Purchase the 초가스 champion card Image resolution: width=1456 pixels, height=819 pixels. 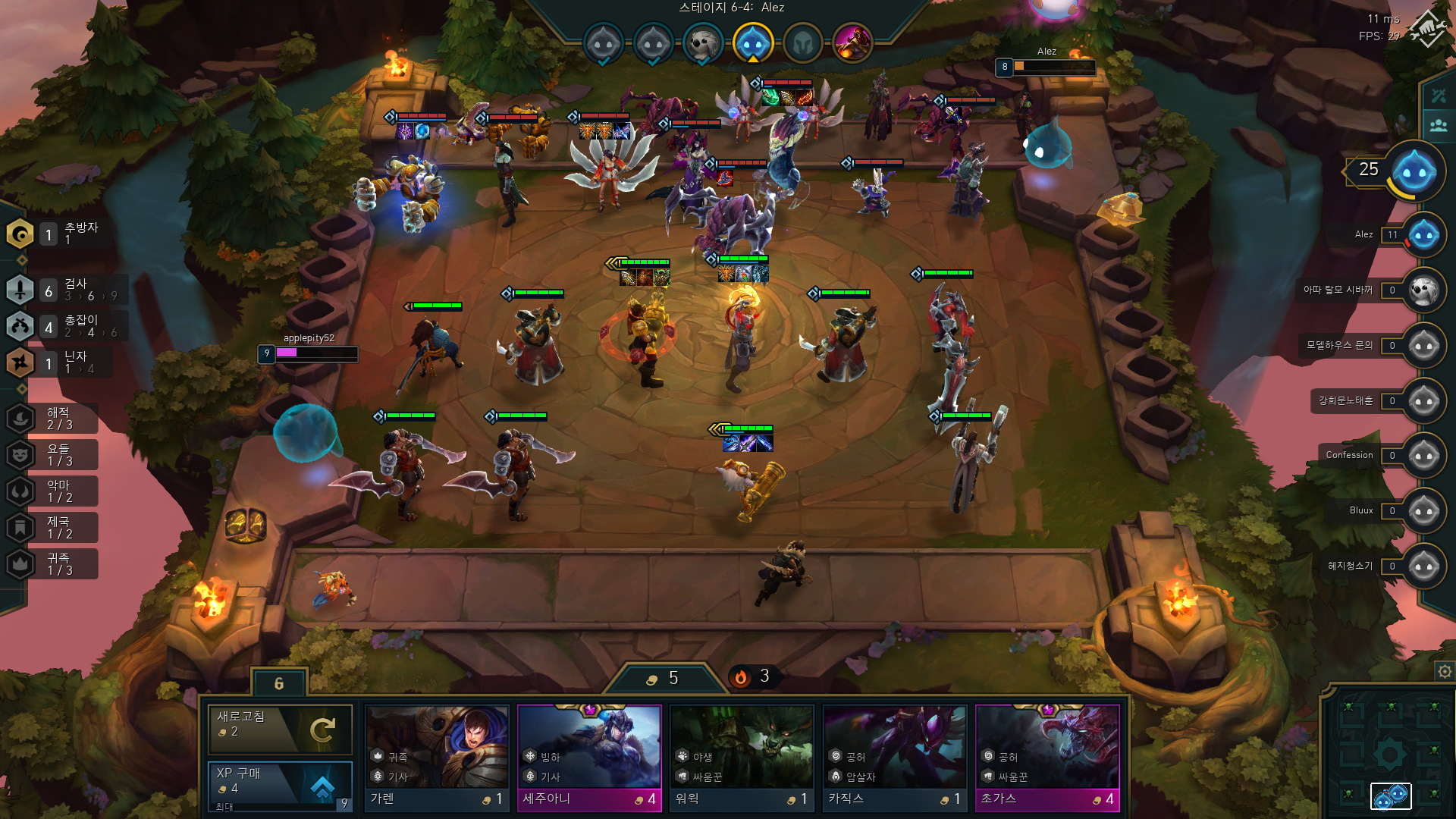click(x=1047, y=758)
